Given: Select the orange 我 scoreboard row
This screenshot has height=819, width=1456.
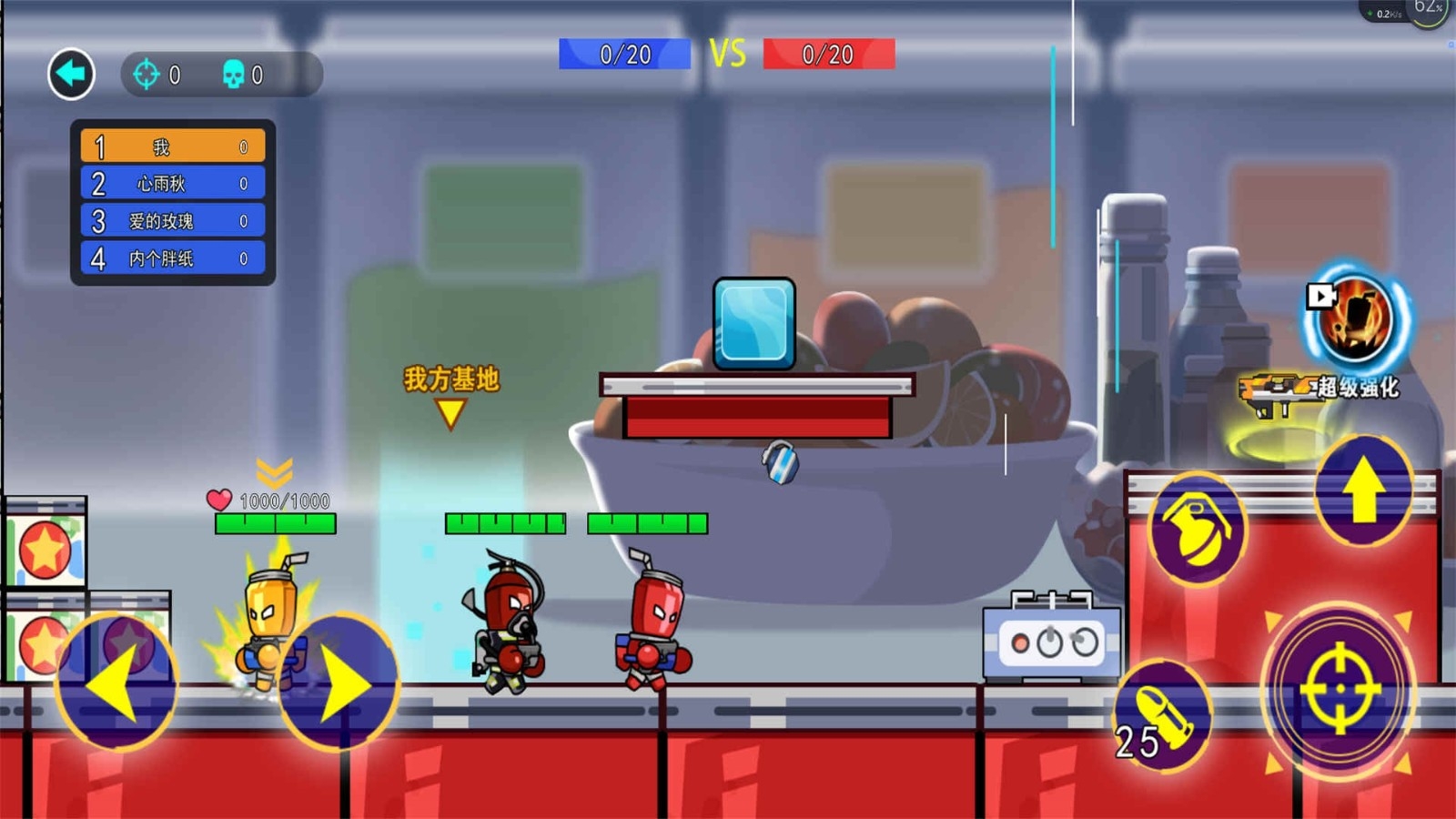Looking at the screenshot, I should click(x=173, y=147).
